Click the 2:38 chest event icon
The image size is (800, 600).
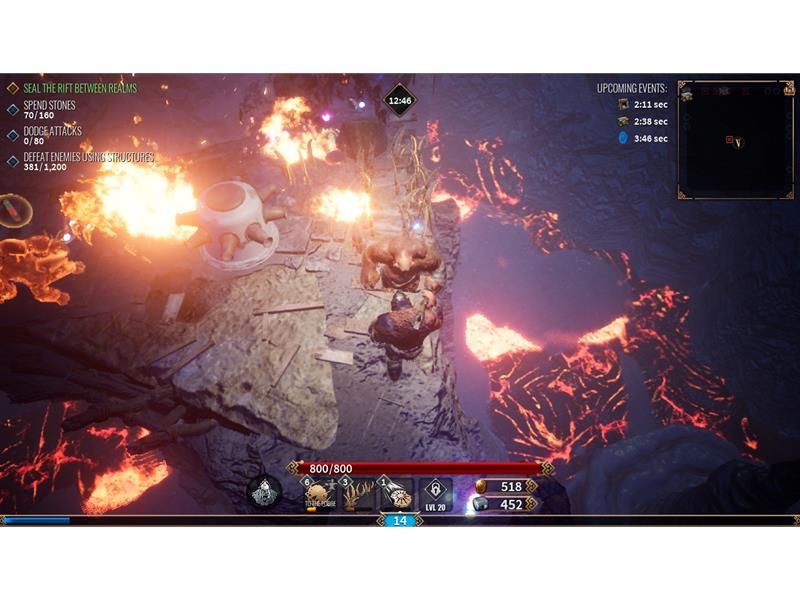point(623,121)
